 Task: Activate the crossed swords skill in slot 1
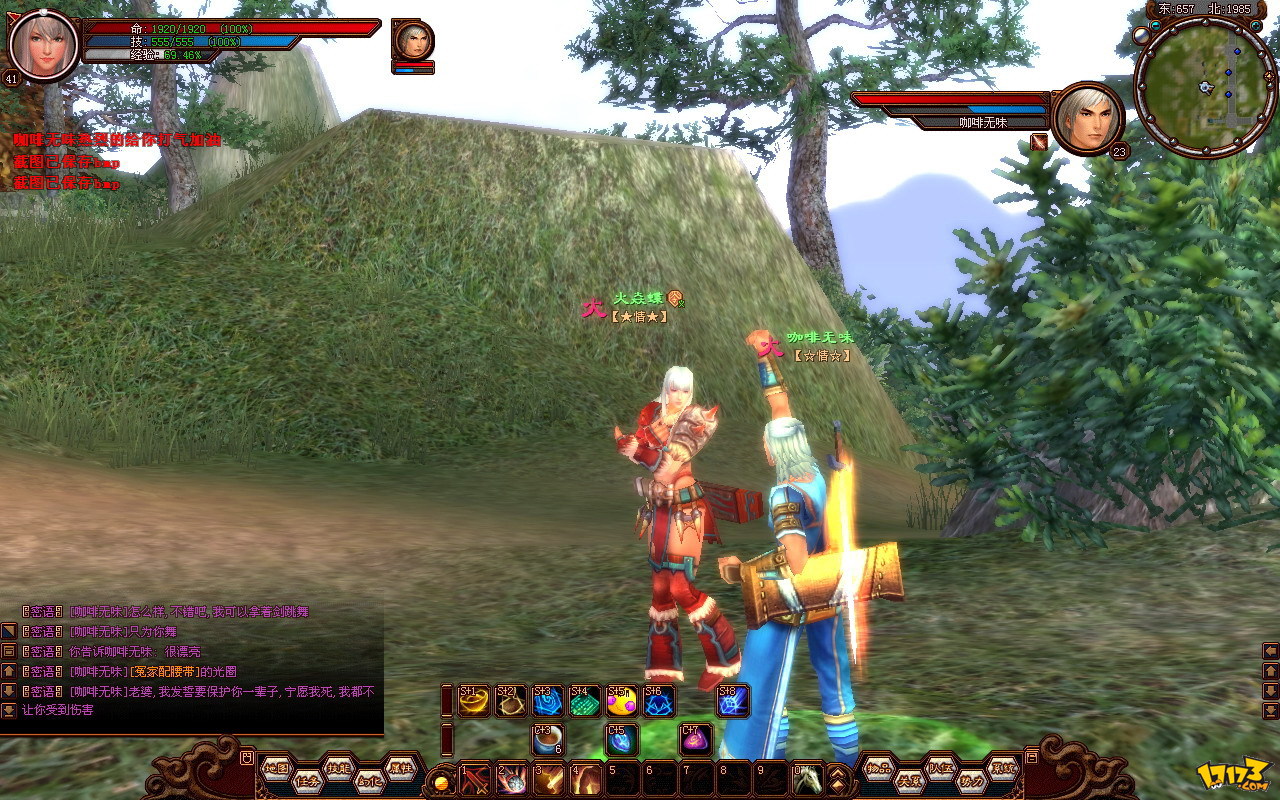point(474,778)
